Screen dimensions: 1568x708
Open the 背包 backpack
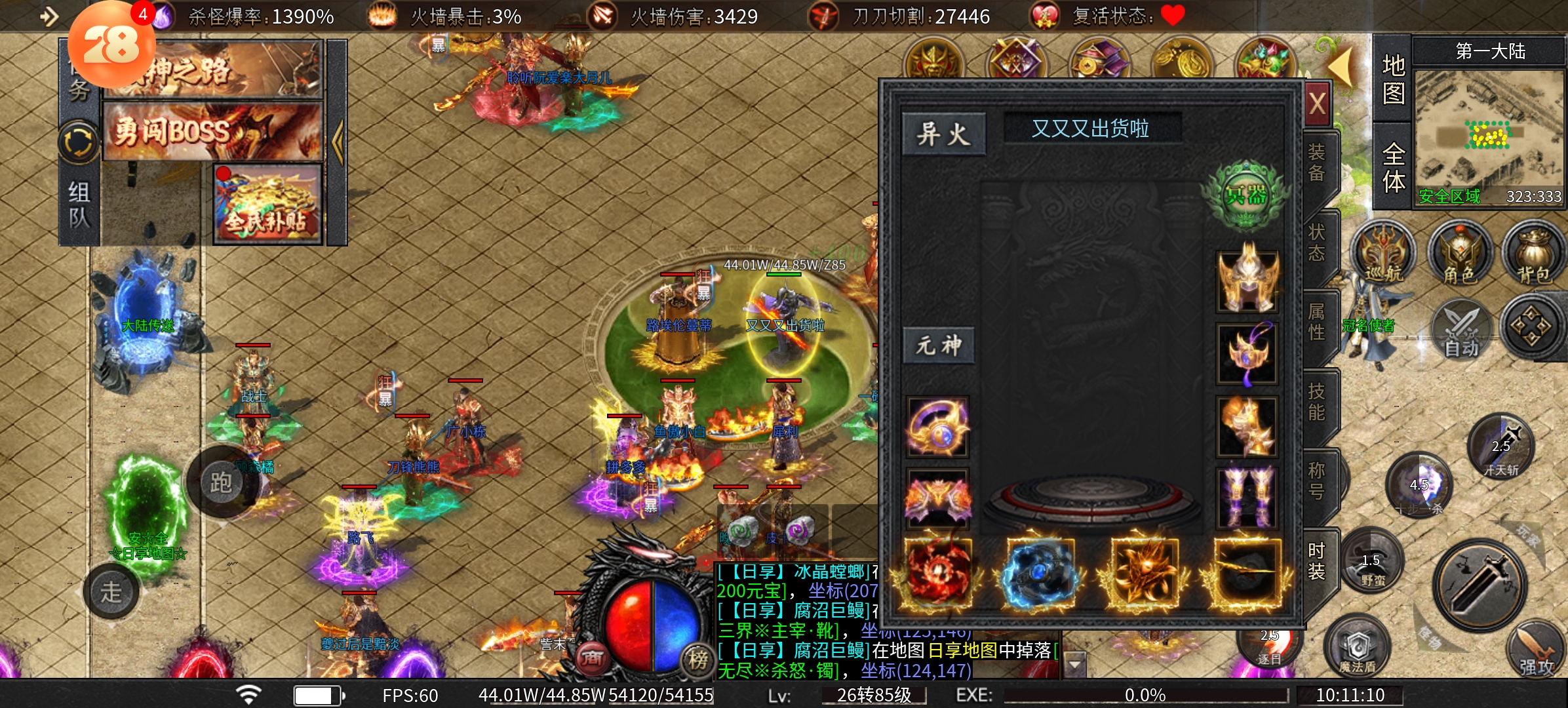1534,256
